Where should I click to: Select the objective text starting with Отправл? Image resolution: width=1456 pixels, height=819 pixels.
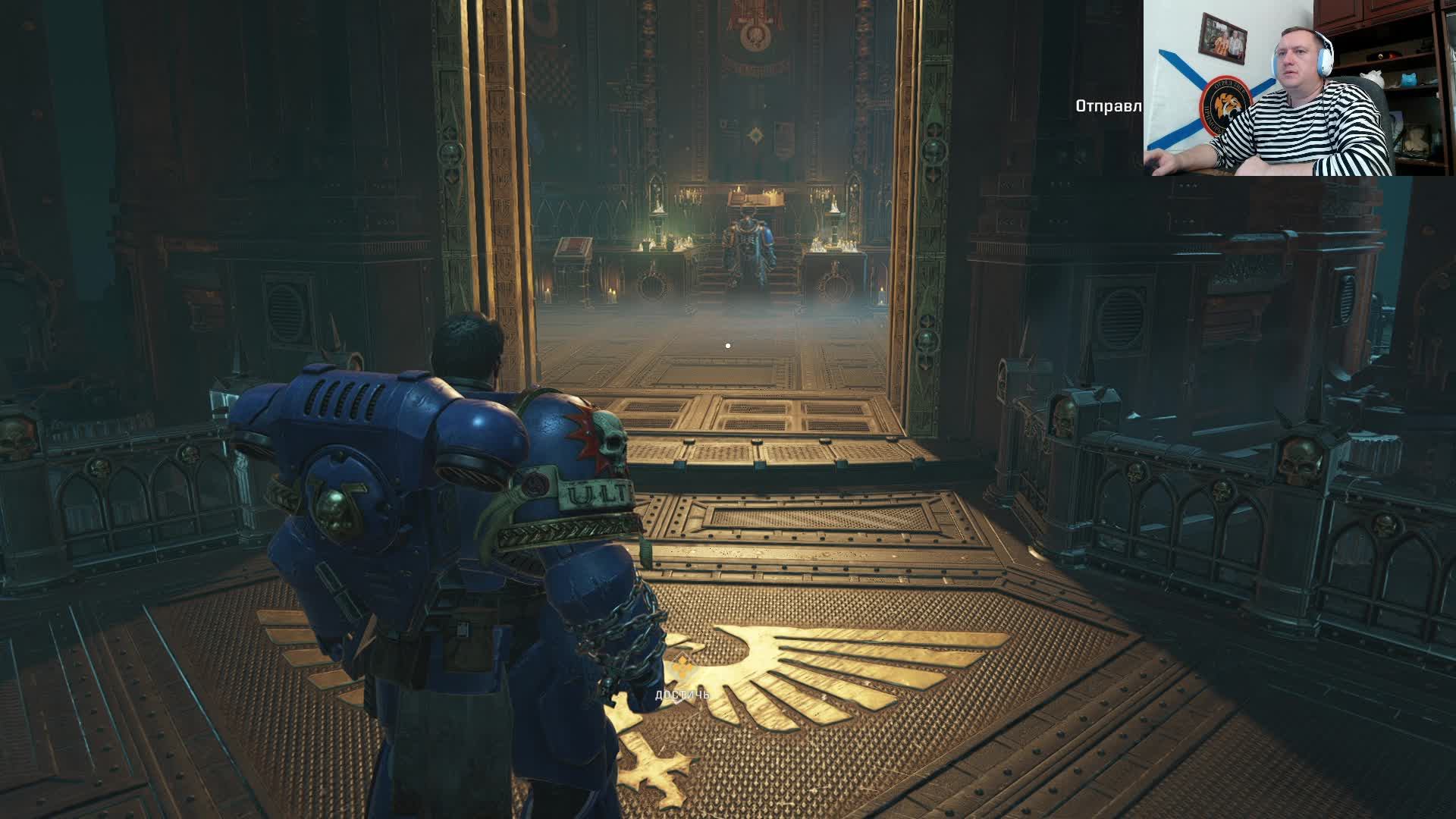tap(1108, 106)
